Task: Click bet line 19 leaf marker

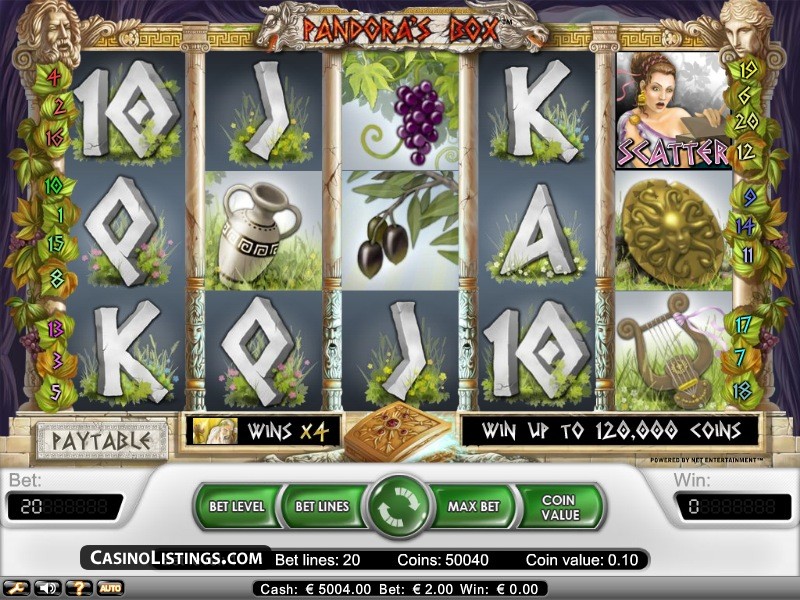Action: point(745,70)
